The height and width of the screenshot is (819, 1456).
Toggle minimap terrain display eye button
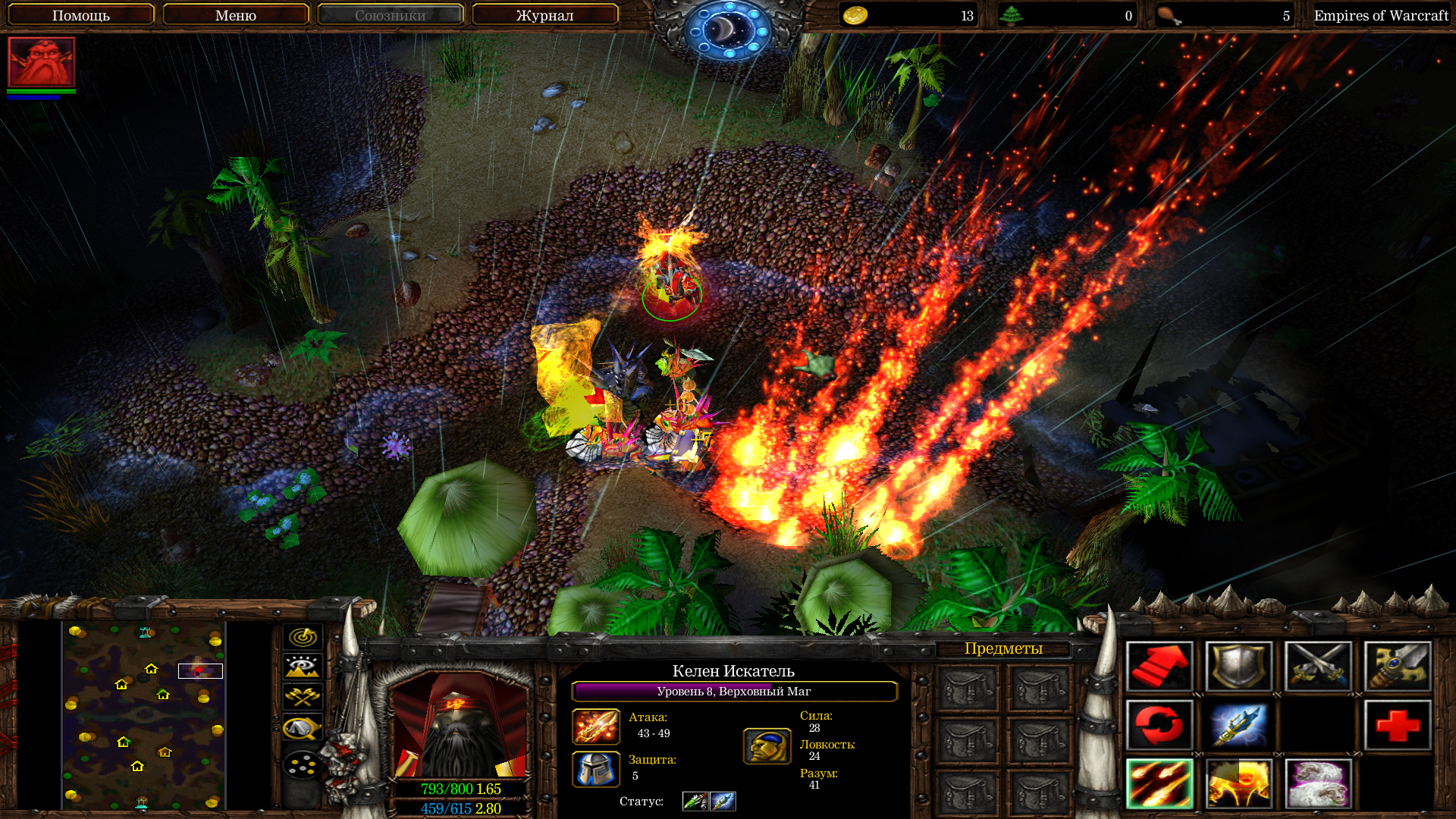pyautogui.click(x=303, y=667)
